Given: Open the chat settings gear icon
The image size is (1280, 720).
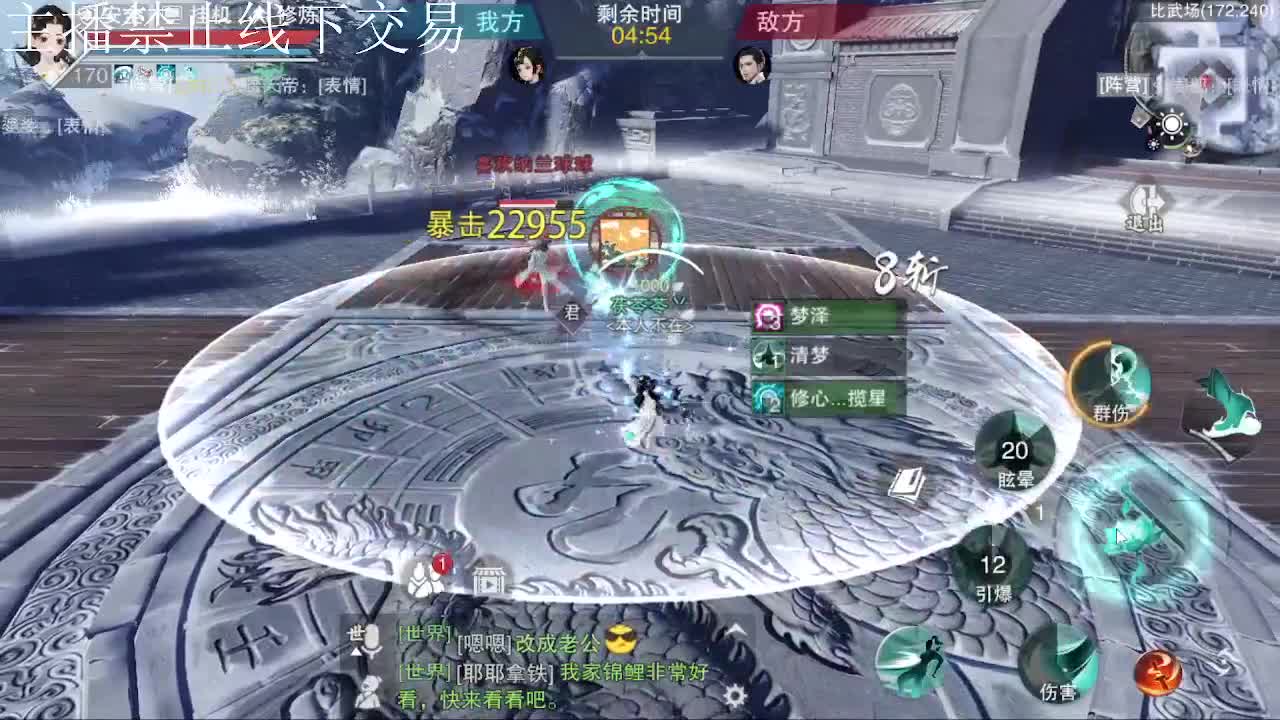Looking at the screenshot, I should [x=734, y=697].
